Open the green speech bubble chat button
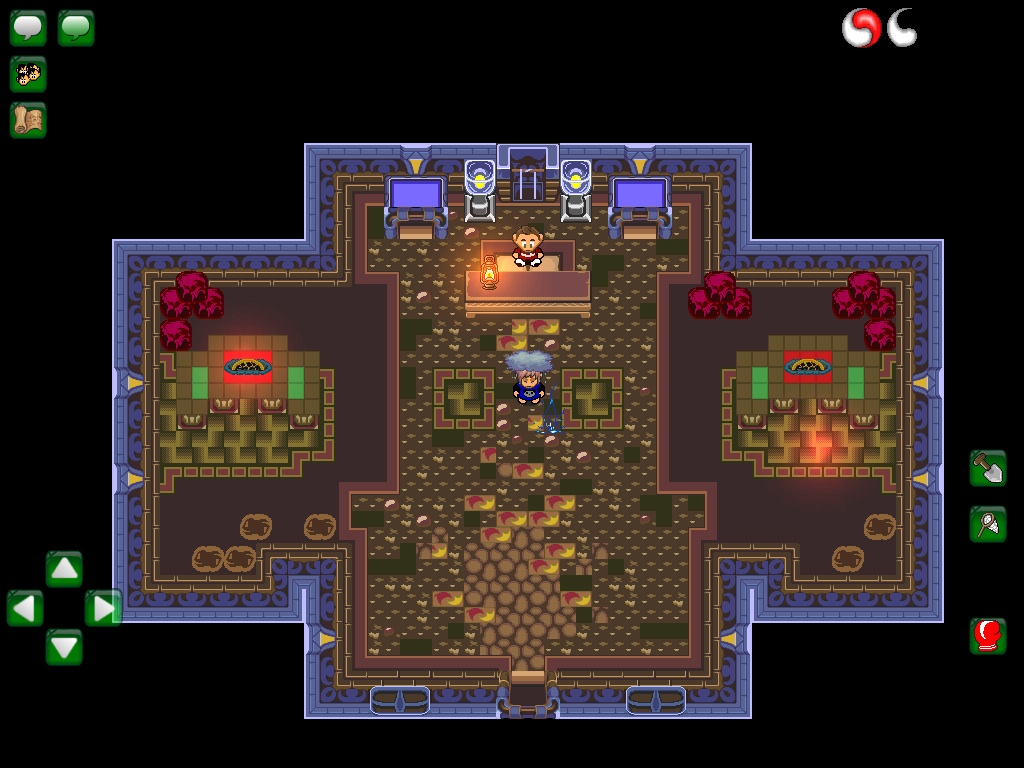 [76, 28]
